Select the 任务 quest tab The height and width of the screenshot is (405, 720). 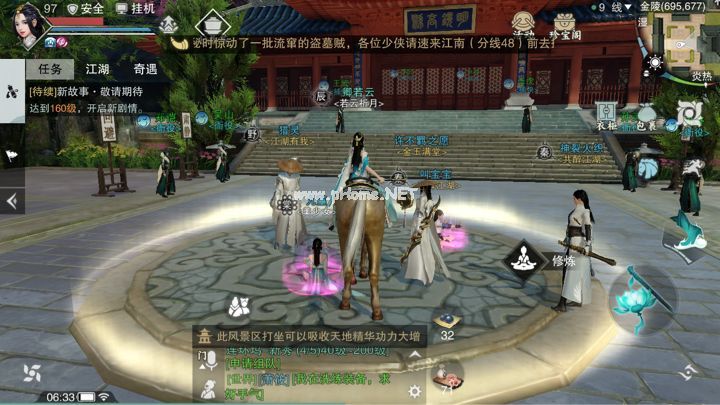point(48,69)
